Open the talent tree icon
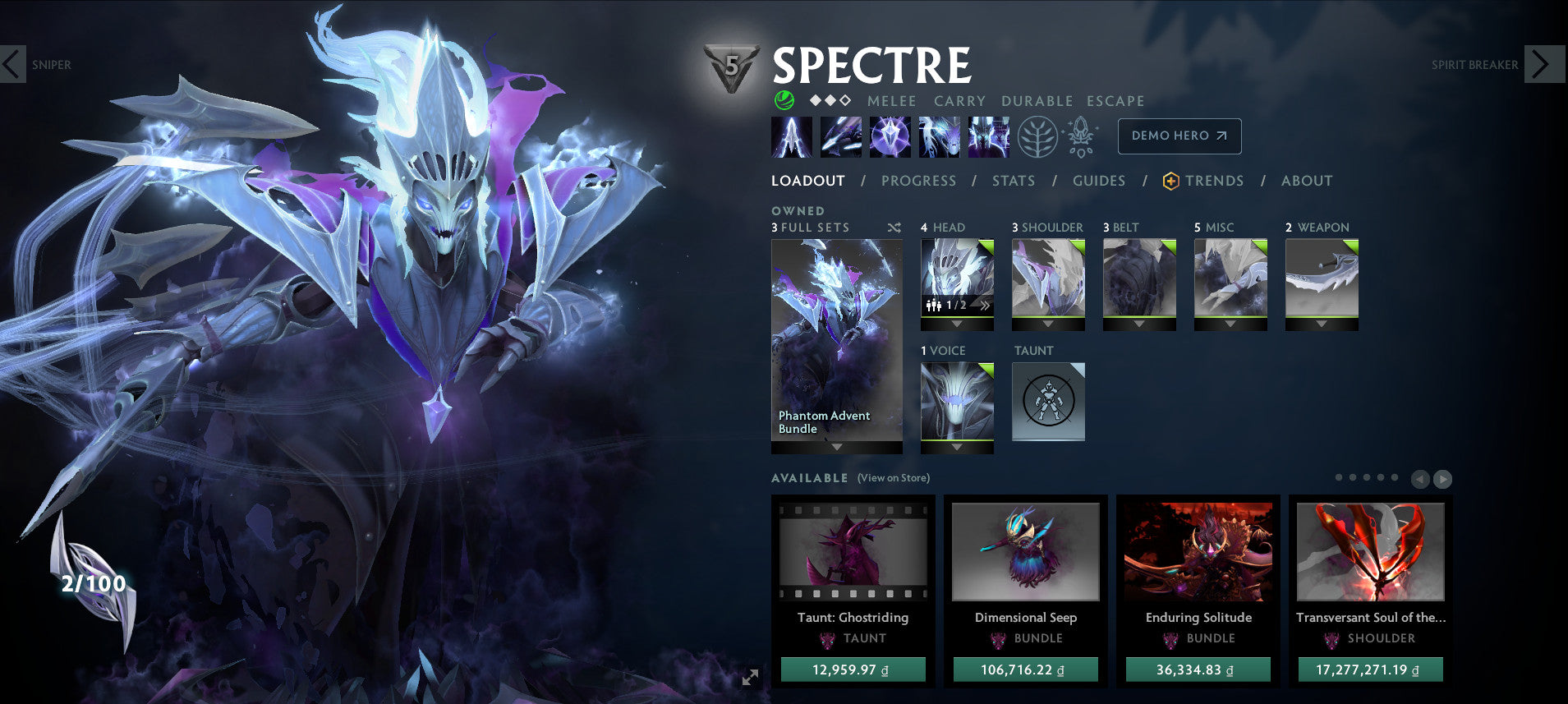Viewport: 1568px width, 704px height. click(x=1037, y=136)
